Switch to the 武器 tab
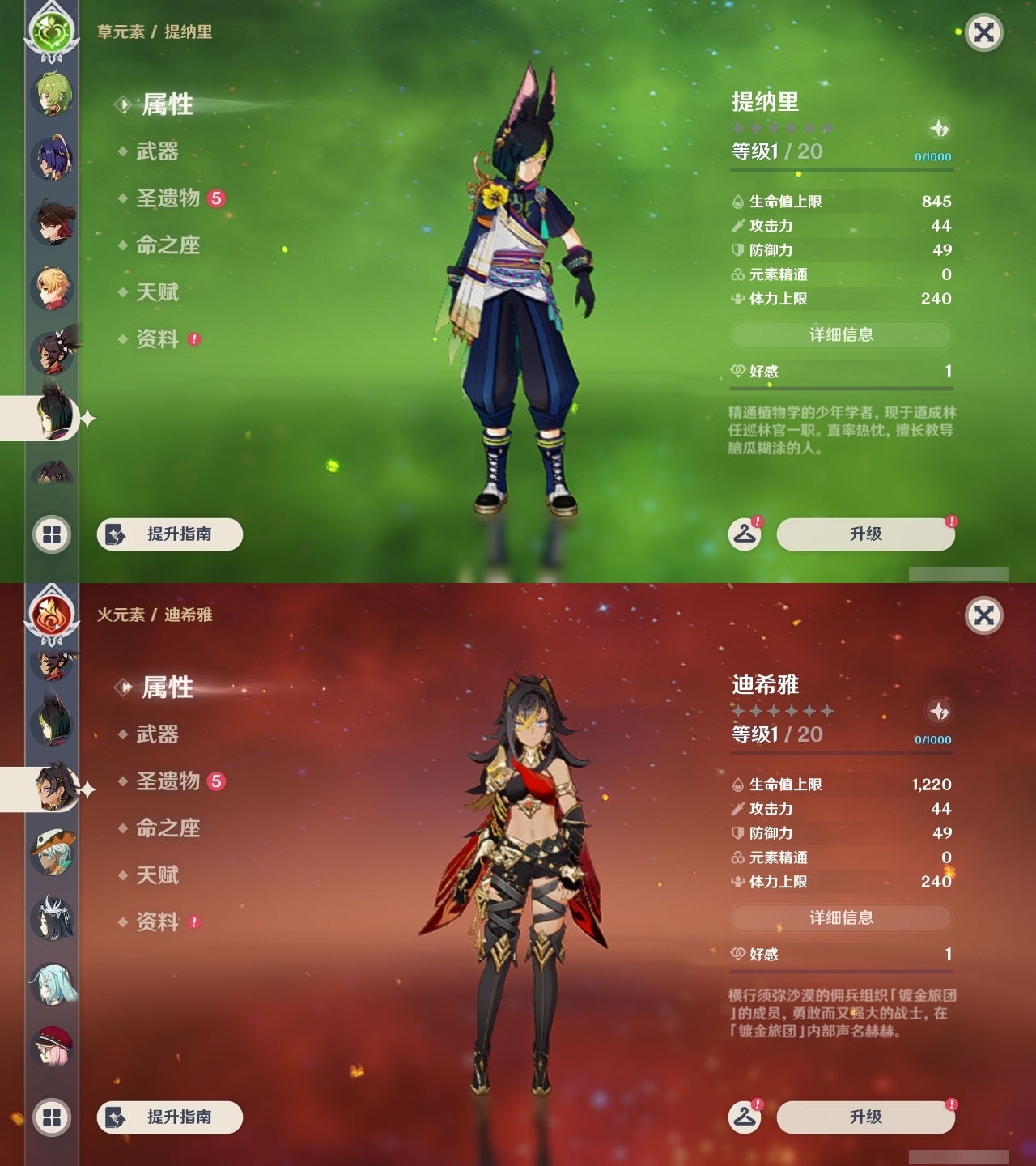Screen dimensions: 1036x1166 158,152
